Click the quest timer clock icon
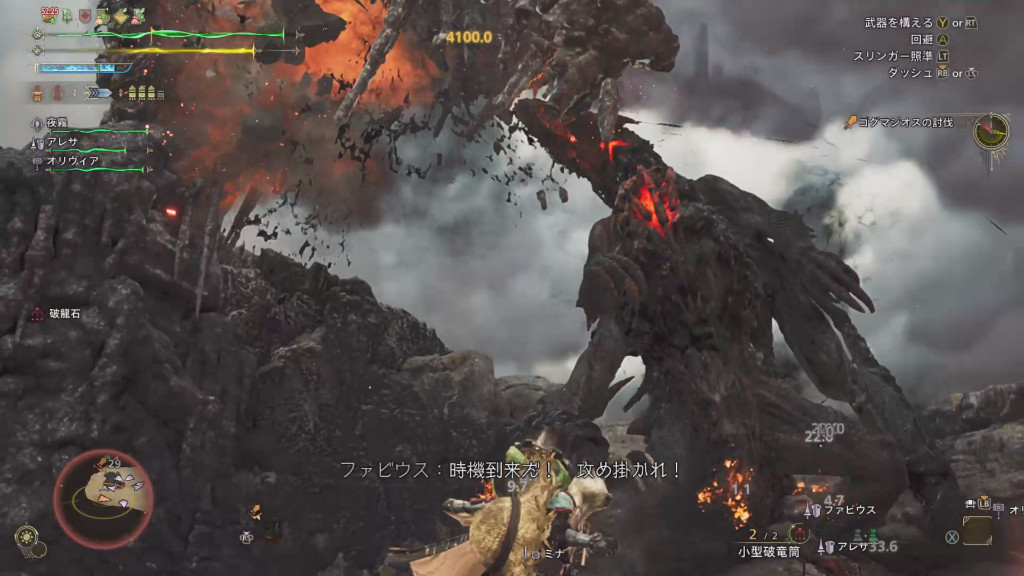 991,131
